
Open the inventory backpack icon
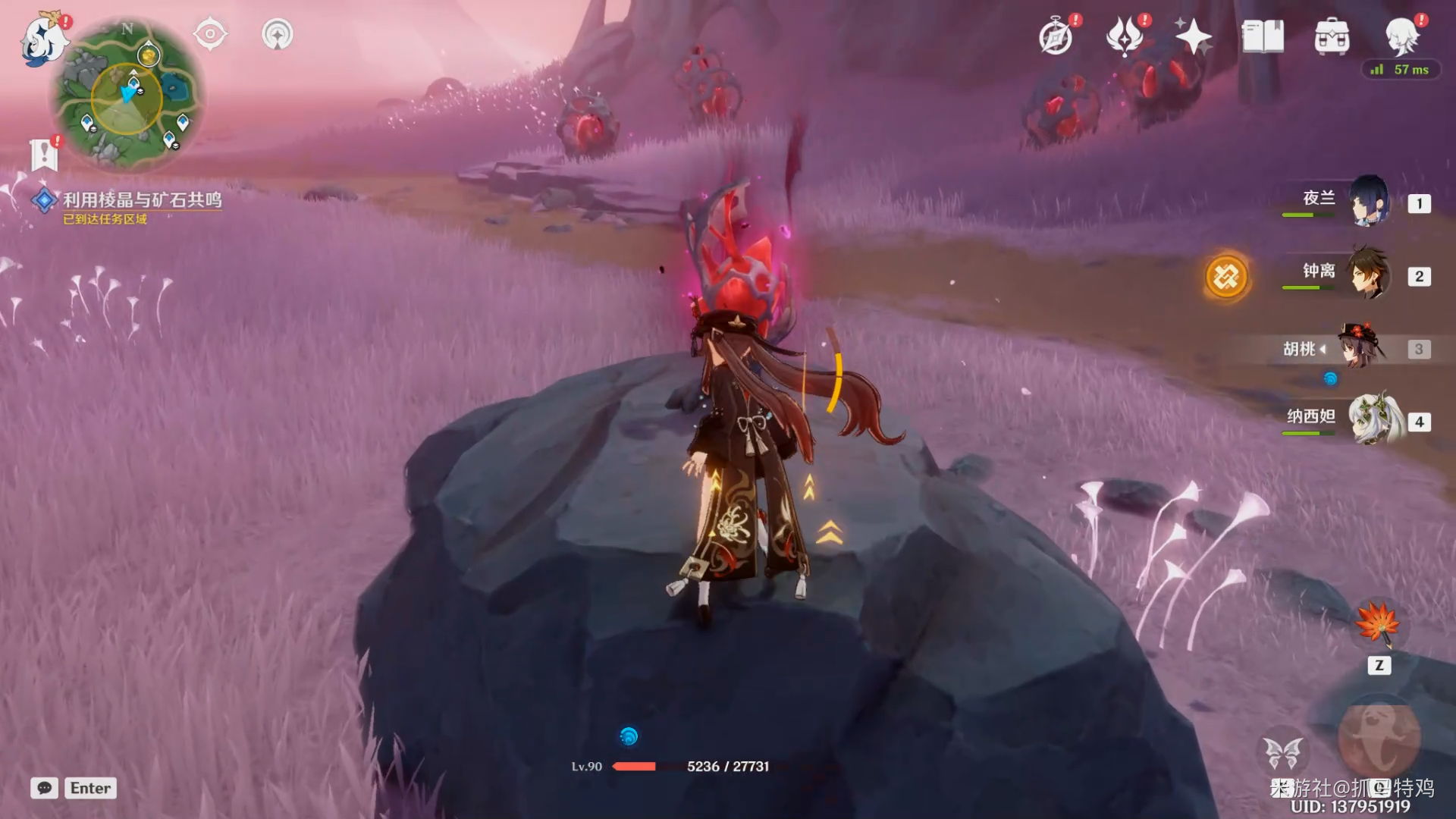coord(1332,36)
